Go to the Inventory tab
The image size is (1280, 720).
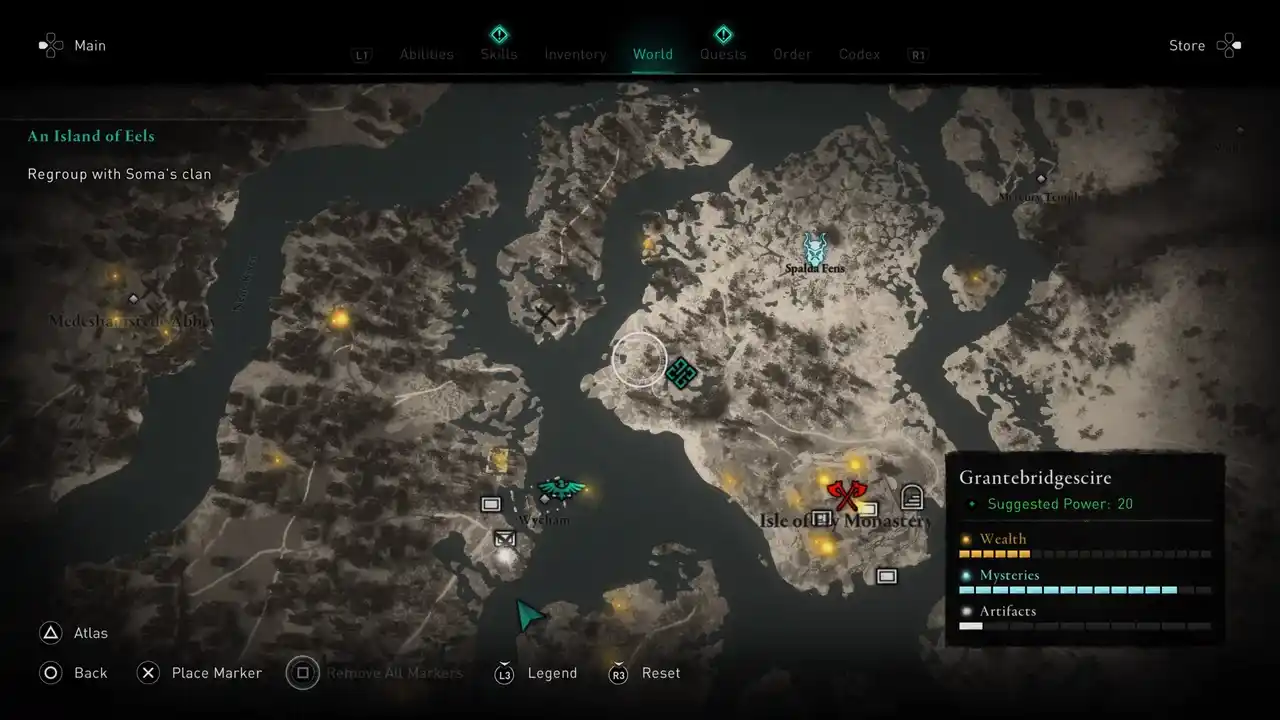pyautogui.click(x=575, y=54)
